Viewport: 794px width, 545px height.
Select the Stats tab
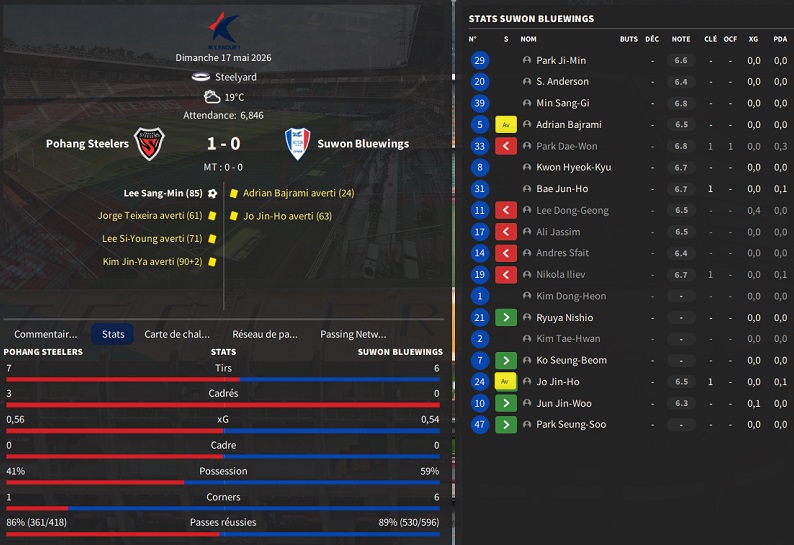pyautogui.click(x=113, y=334)
